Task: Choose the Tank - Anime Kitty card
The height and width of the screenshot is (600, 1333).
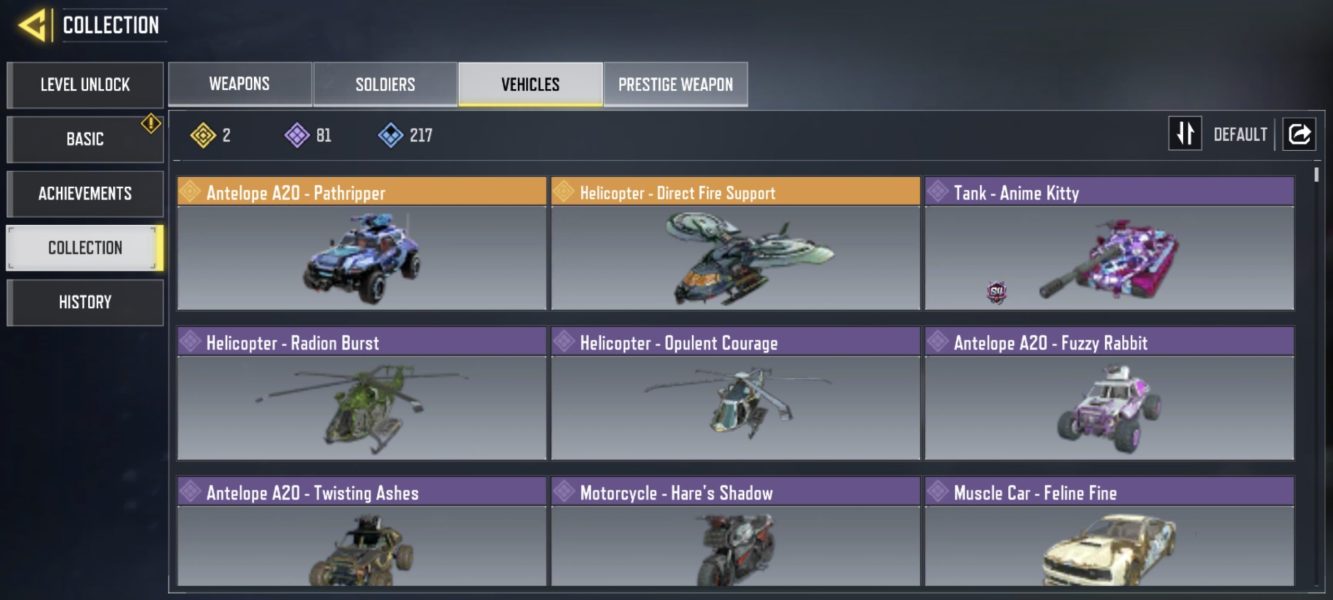Action: point(1109,244)
